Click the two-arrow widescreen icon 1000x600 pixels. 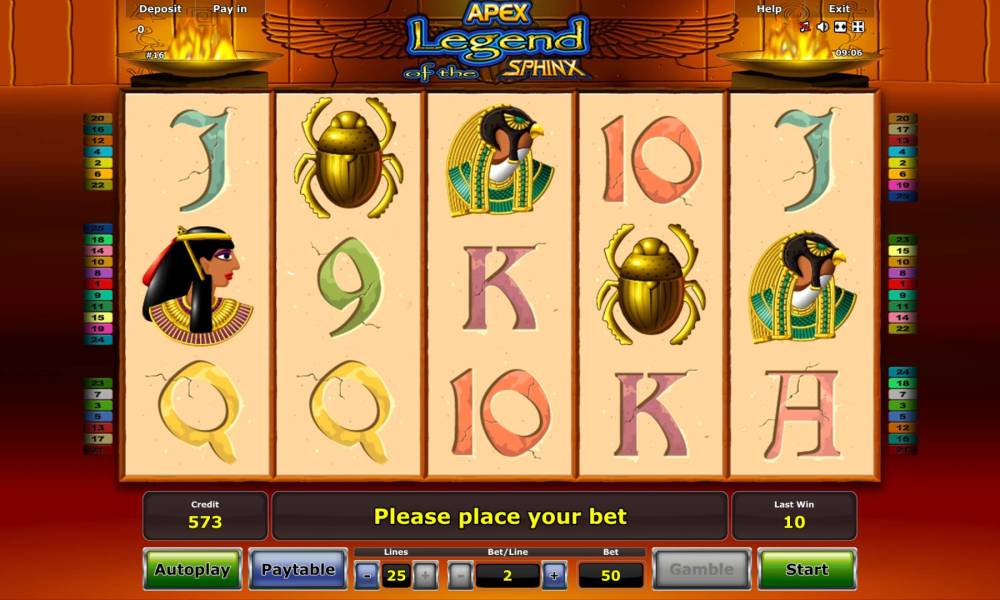pyautogui.click(x=840, y=27)
